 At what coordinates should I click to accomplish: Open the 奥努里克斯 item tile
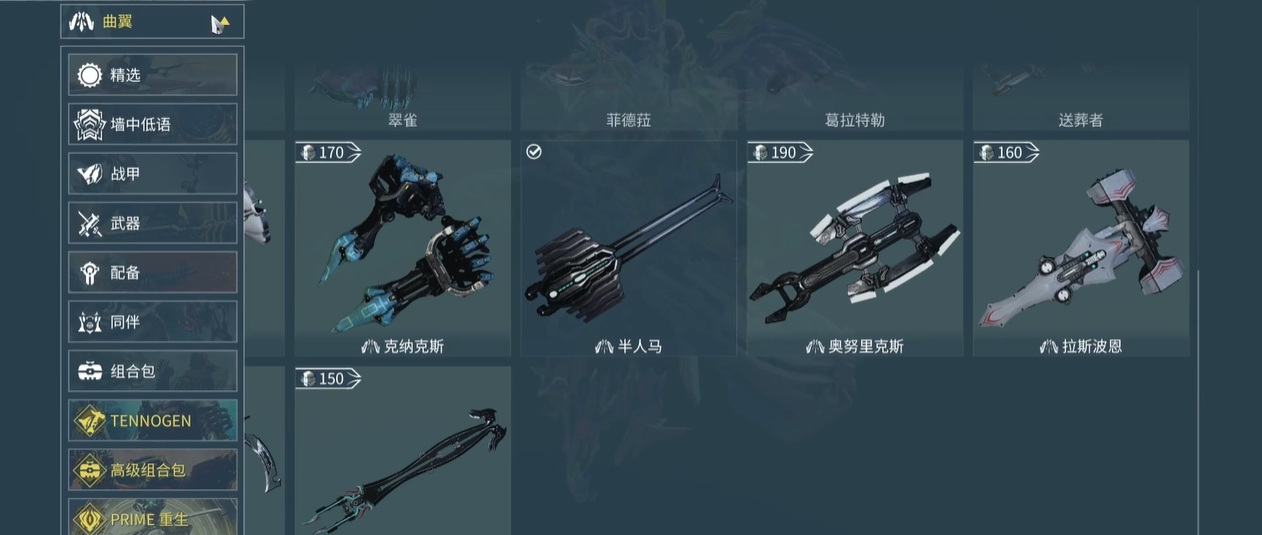[x=854, y=248]
